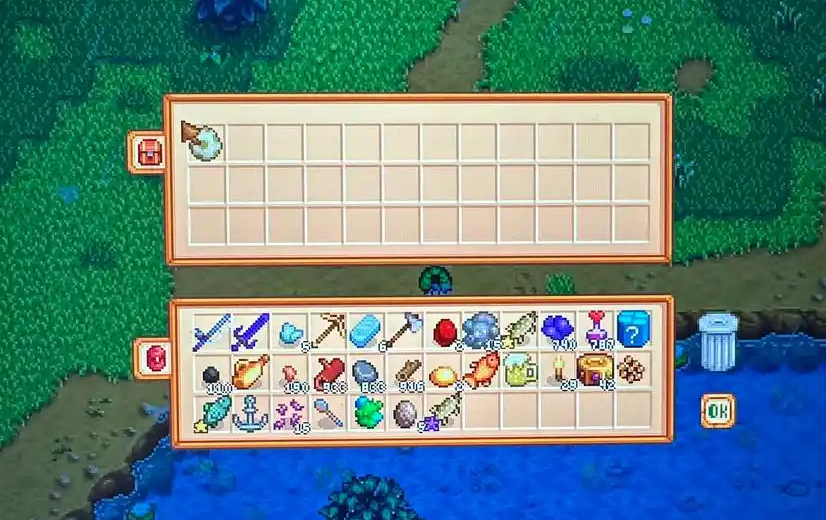Choose the torch stack of 29
Screen dimensions: 826x520
(558, 370)
